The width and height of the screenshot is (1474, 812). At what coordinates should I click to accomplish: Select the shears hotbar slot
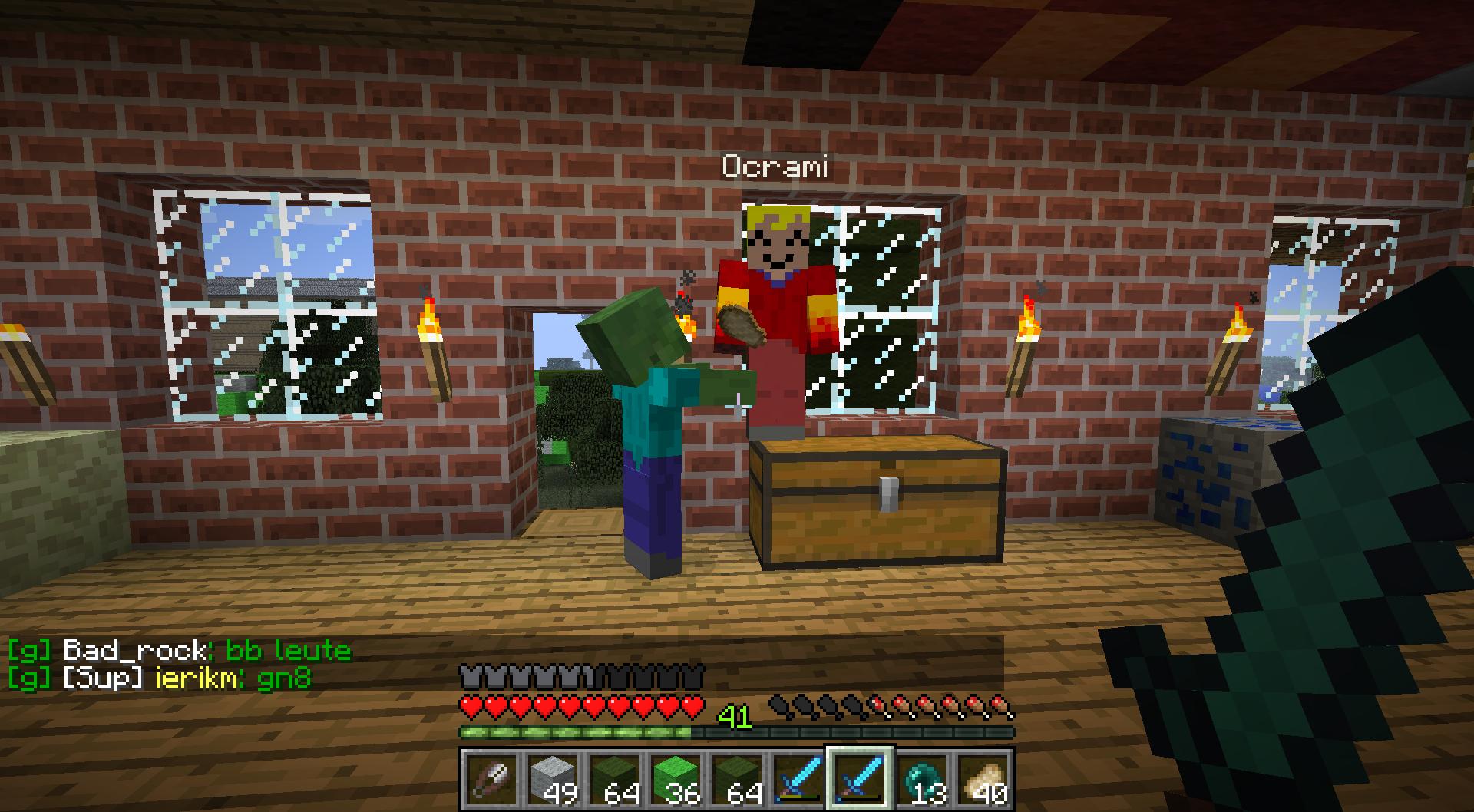pos(492,779)
